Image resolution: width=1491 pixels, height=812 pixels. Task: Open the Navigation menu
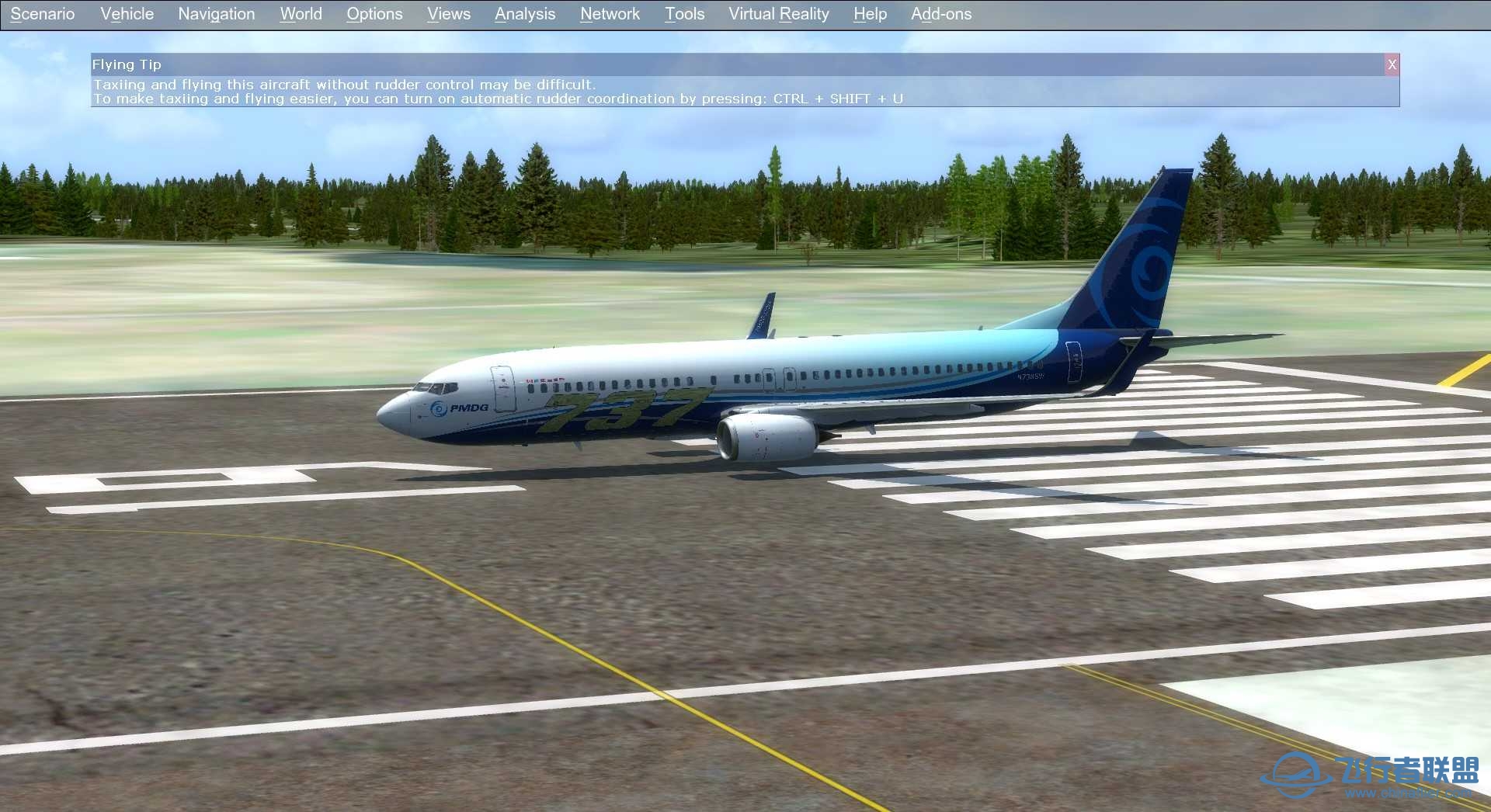coord(216,13)
